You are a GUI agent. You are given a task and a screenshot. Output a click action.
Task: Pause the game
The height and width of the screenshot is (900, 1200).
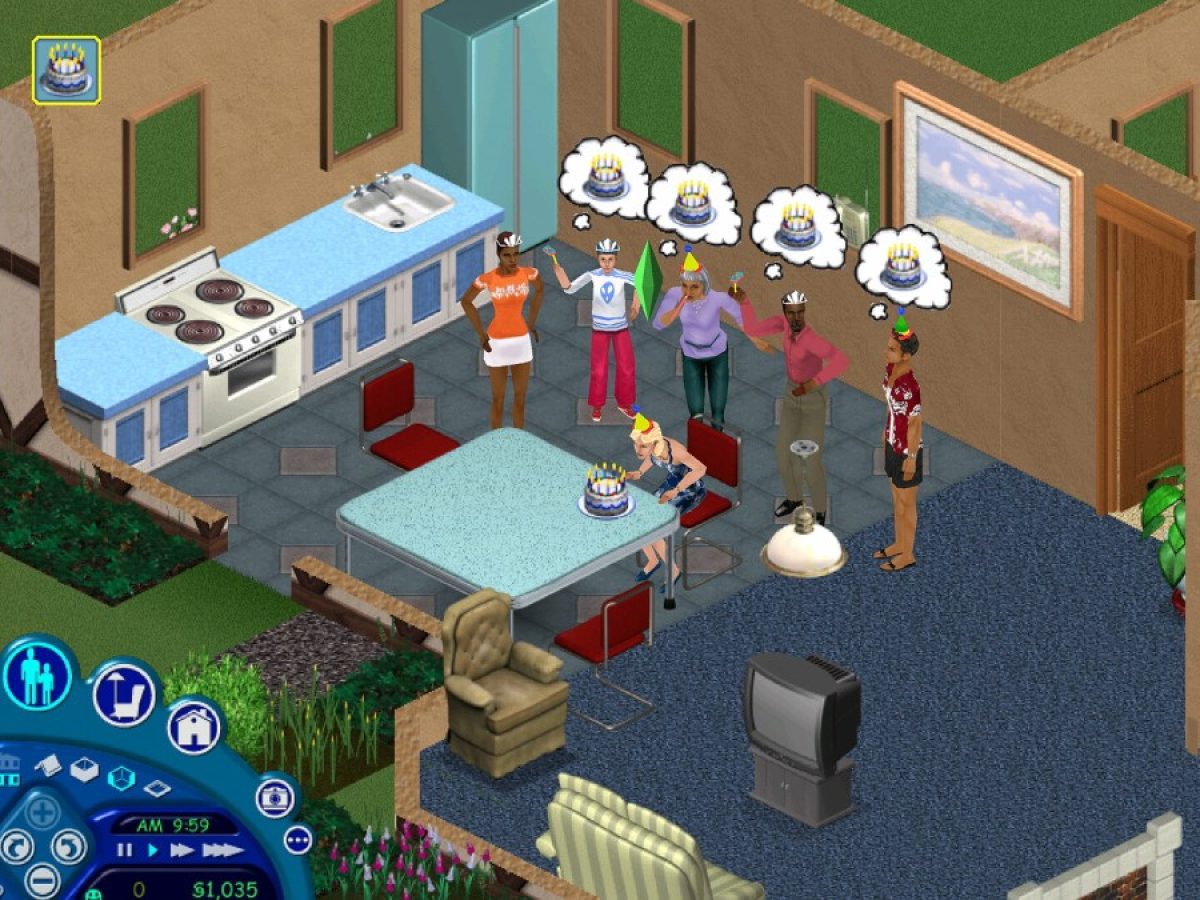point(125,850)
